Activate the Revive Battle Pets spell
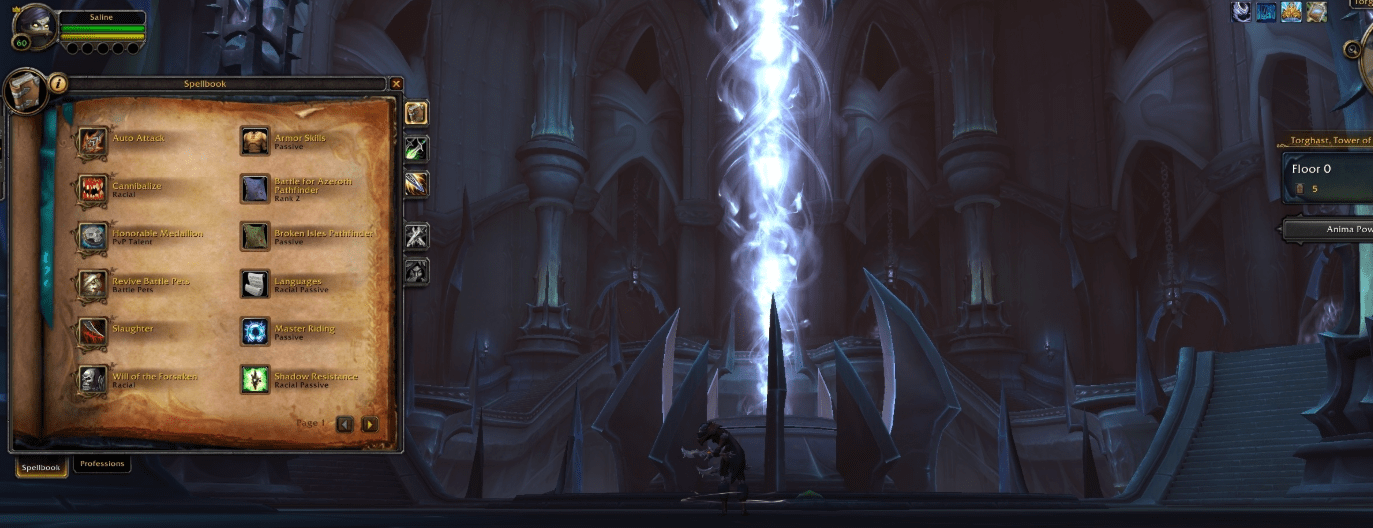 (94, 285)
